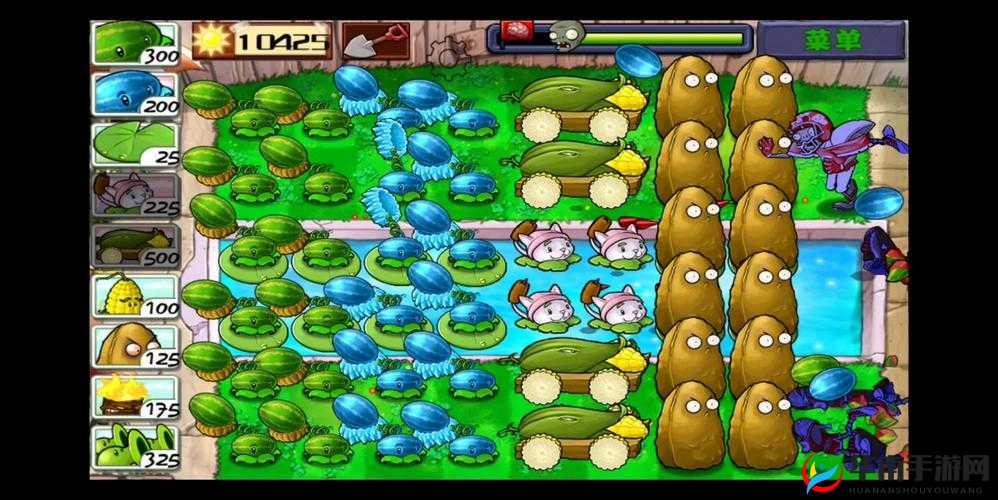Screen dimensions: 998x500
Task: Grab the shovel tool
Action: (375, 41)
